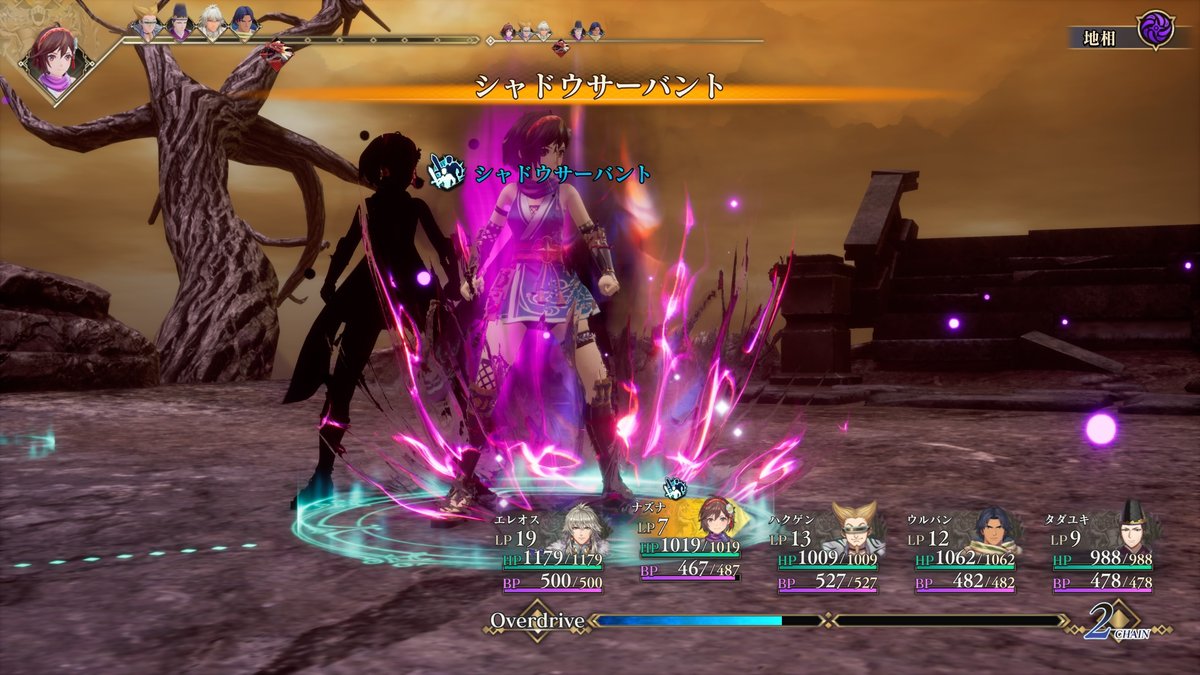This screenshot has height=675, width=1200.
Task: Select the blue-haired ally on the timeline
Action: coord(244,23)
